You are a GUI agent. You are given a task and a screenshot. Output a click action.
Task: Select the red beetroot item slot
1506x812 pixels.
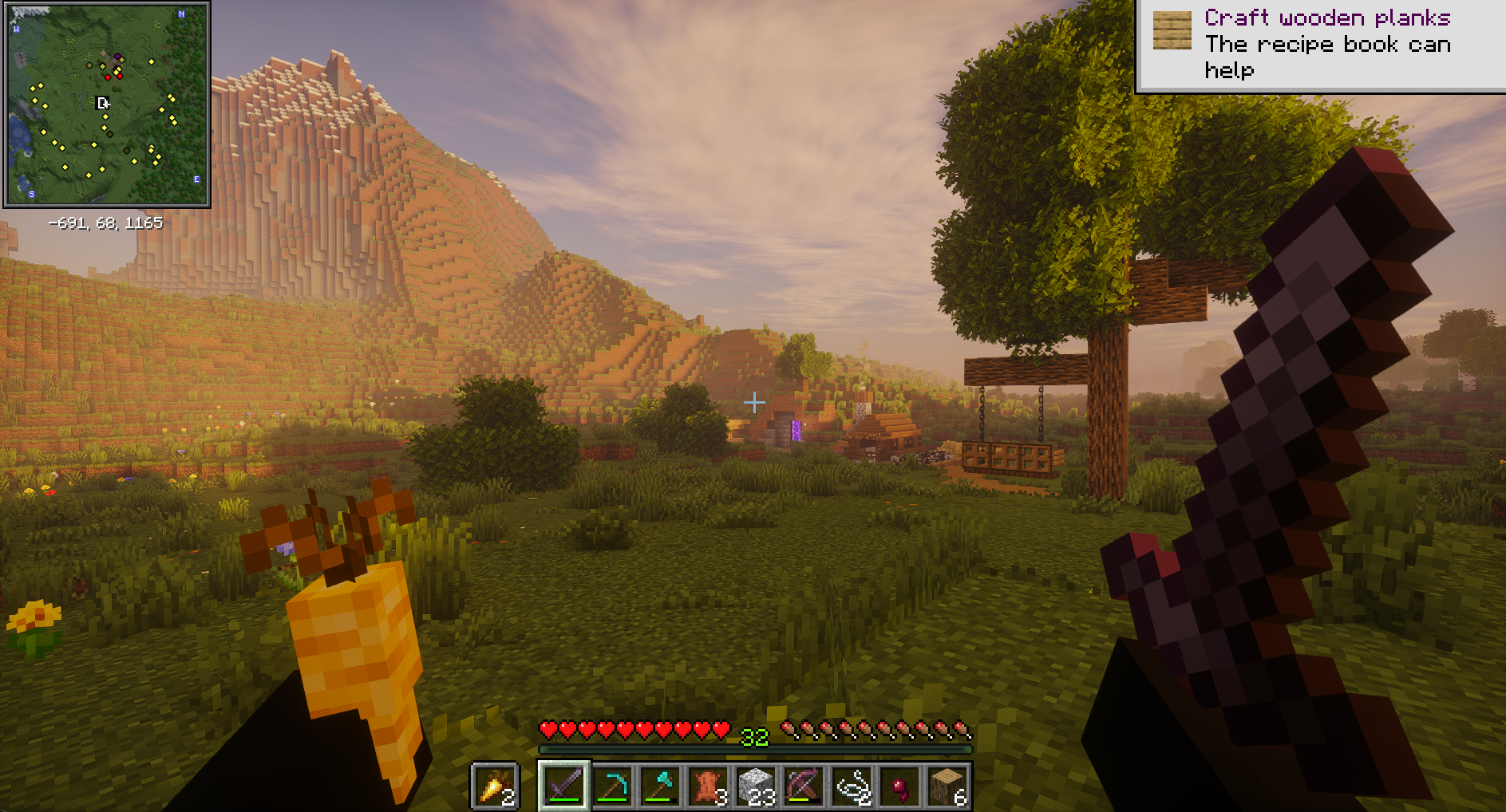pyautogui.click(x=899, y=786)
